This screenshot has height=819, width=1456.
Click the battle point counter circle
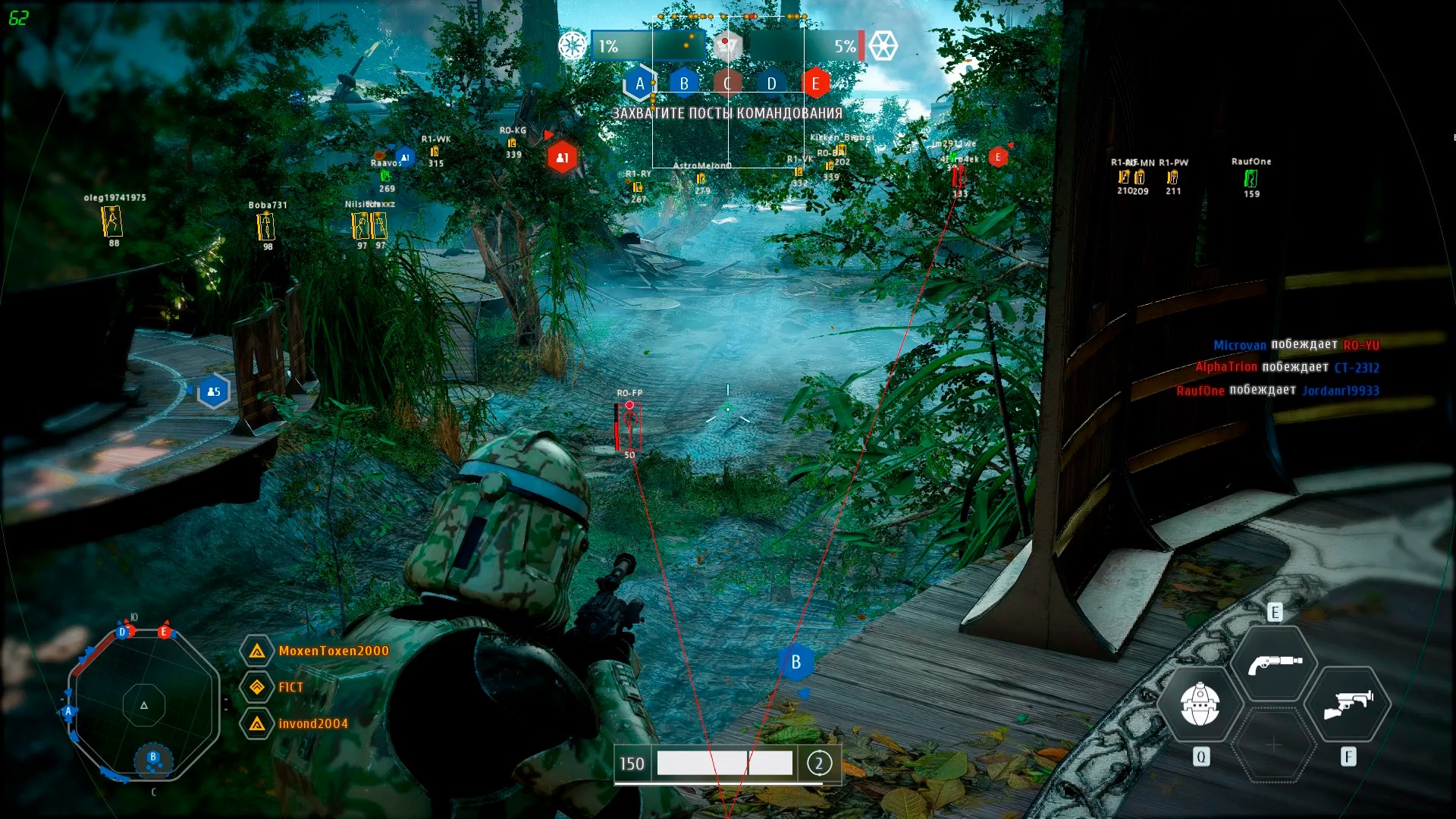819,764
